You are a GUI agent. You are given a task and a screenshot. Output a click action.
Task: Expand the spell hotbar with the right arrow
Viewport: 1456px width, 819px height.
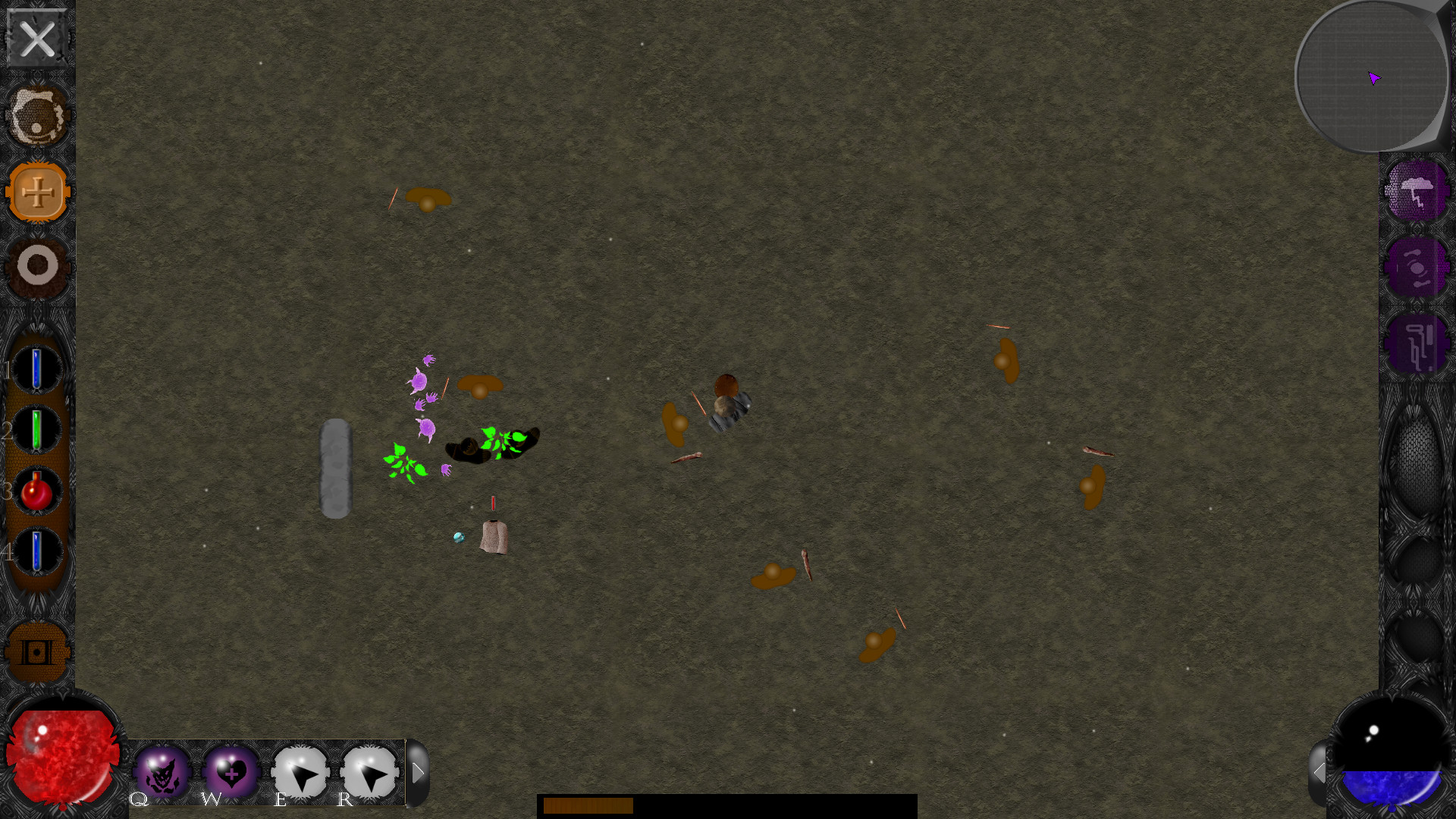point(418,772)
